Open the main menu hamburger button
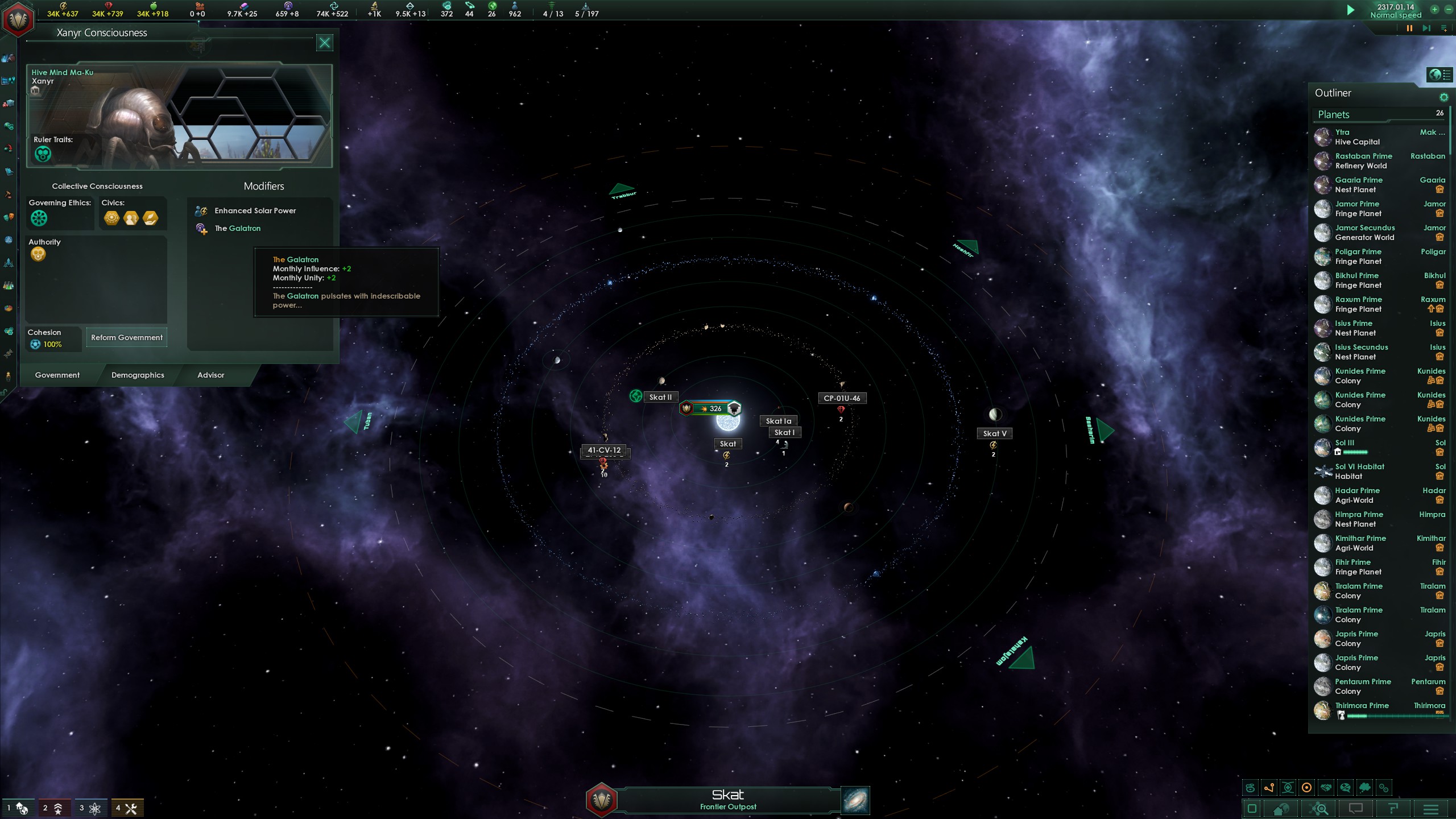1456x819 pixels. [1431, 809]
